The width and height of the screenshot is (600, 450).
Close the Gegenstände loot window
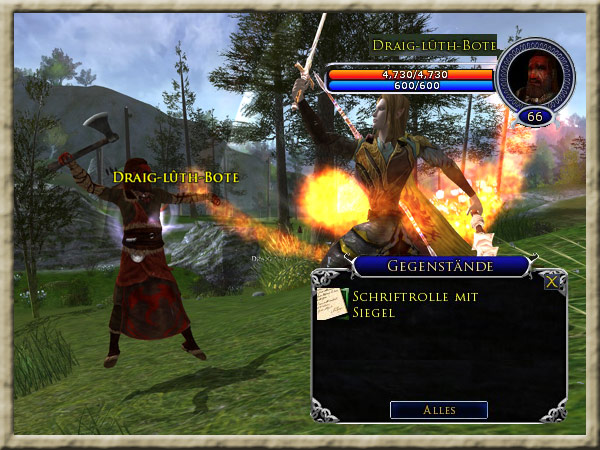tap(552, 282)
